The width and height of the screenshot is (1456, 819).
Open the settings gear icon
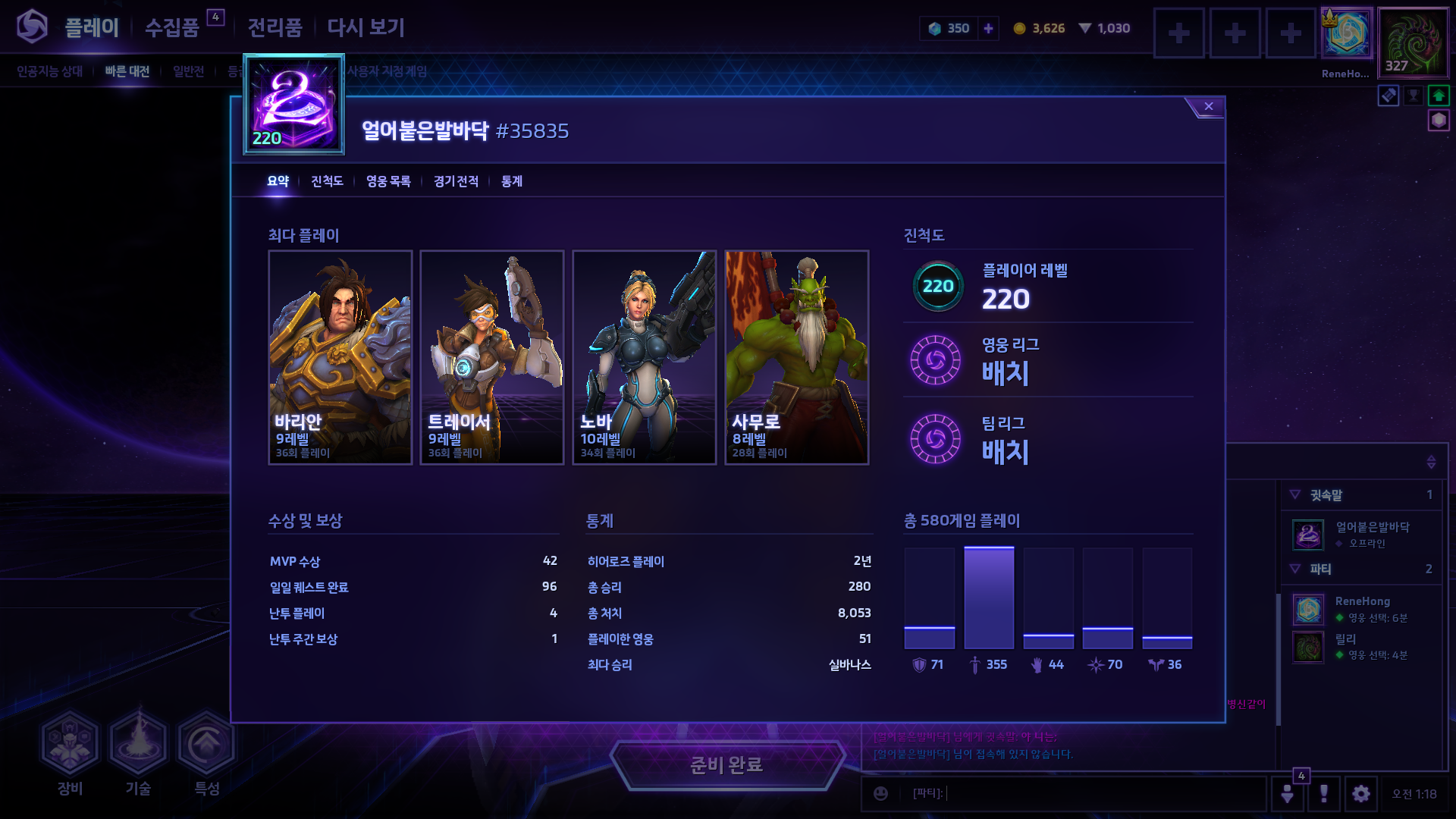coord(1361,794)
